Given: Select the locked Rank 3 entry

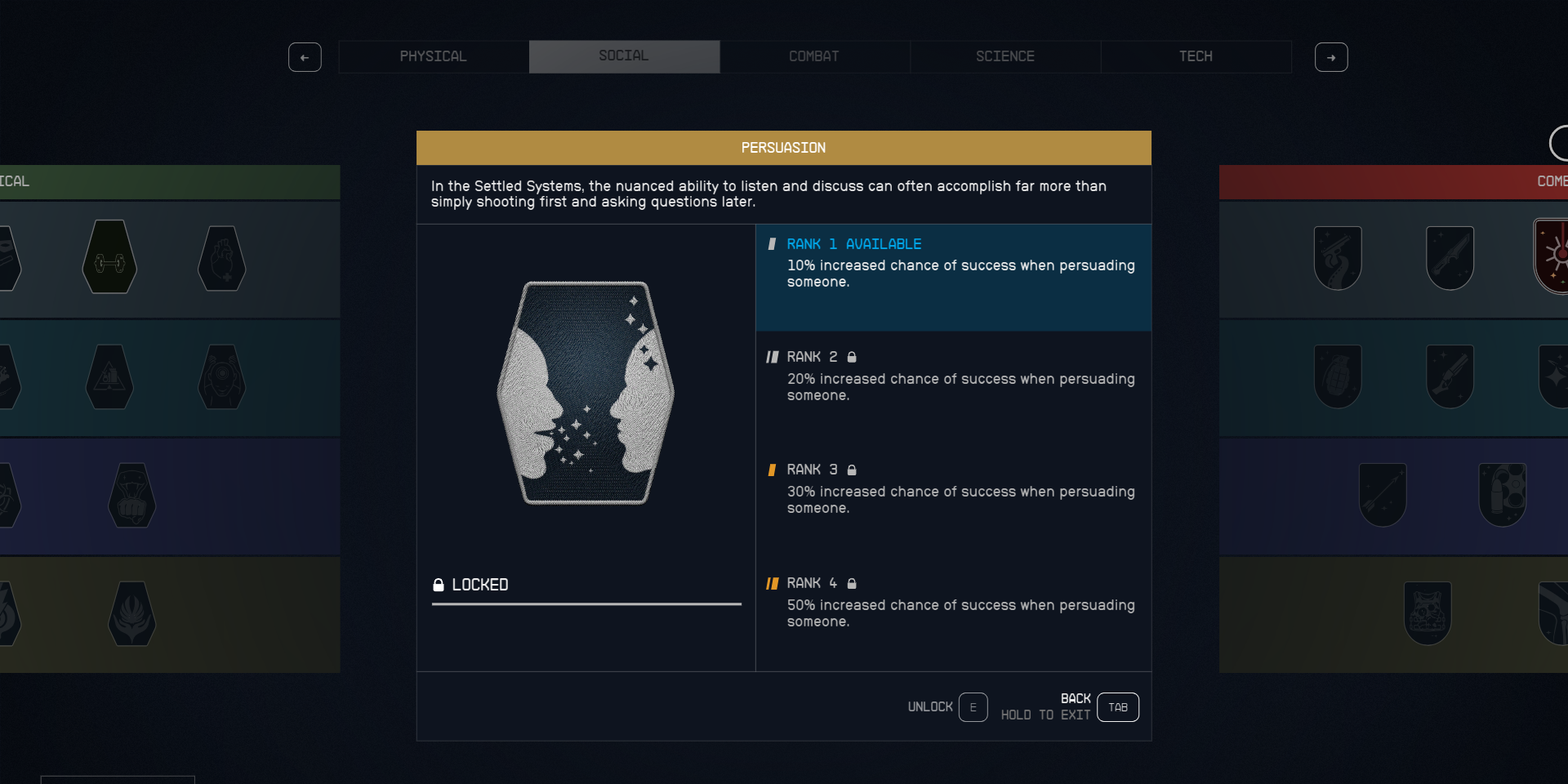Looking at the screenshot, I should [x=953, y=488].
